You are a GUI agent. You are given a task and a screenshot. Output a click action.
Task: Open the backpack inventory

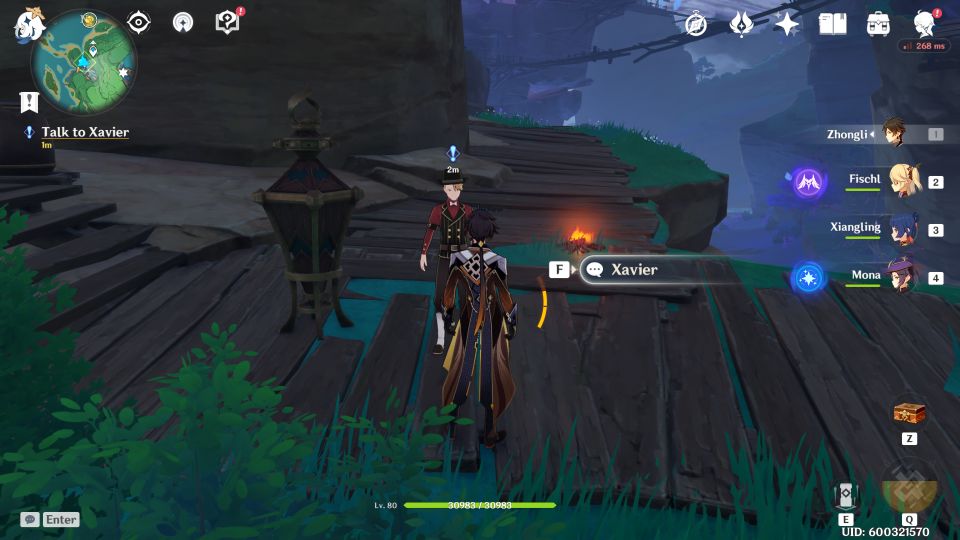pos(879,24)
